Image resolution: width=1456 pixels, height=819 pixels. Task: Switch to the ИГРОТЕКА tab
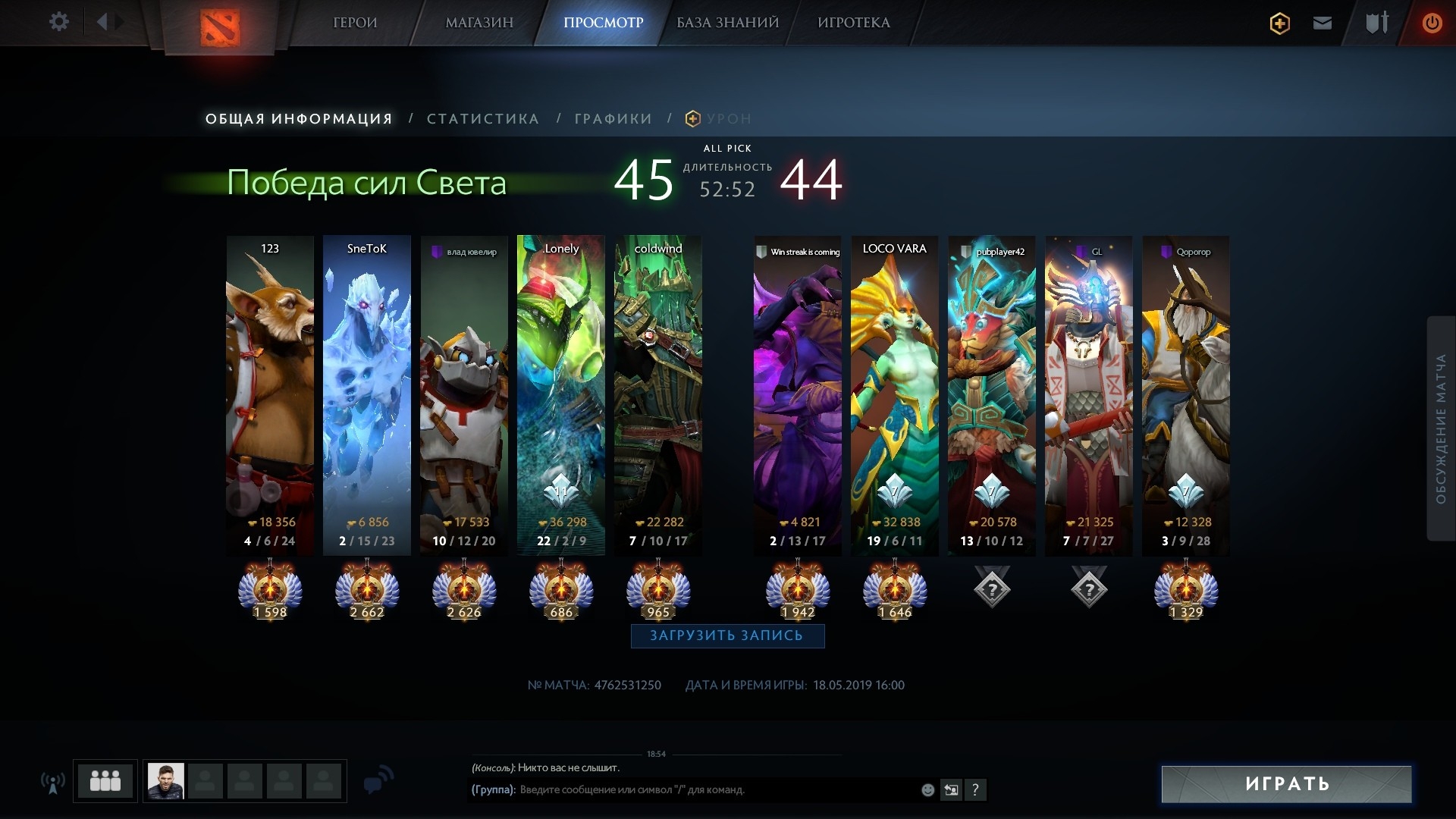click(x=853, y=23)
